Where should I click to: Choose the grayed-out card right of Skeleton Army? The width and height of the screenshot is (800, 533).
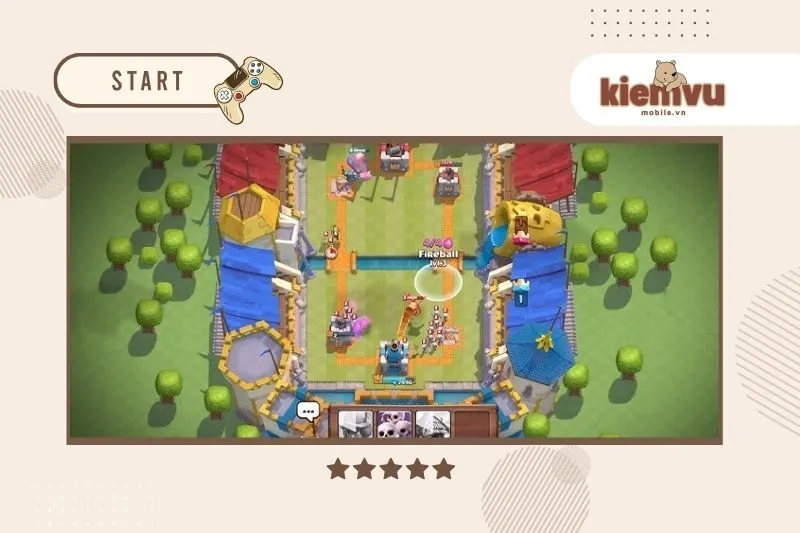coord(431,425)
